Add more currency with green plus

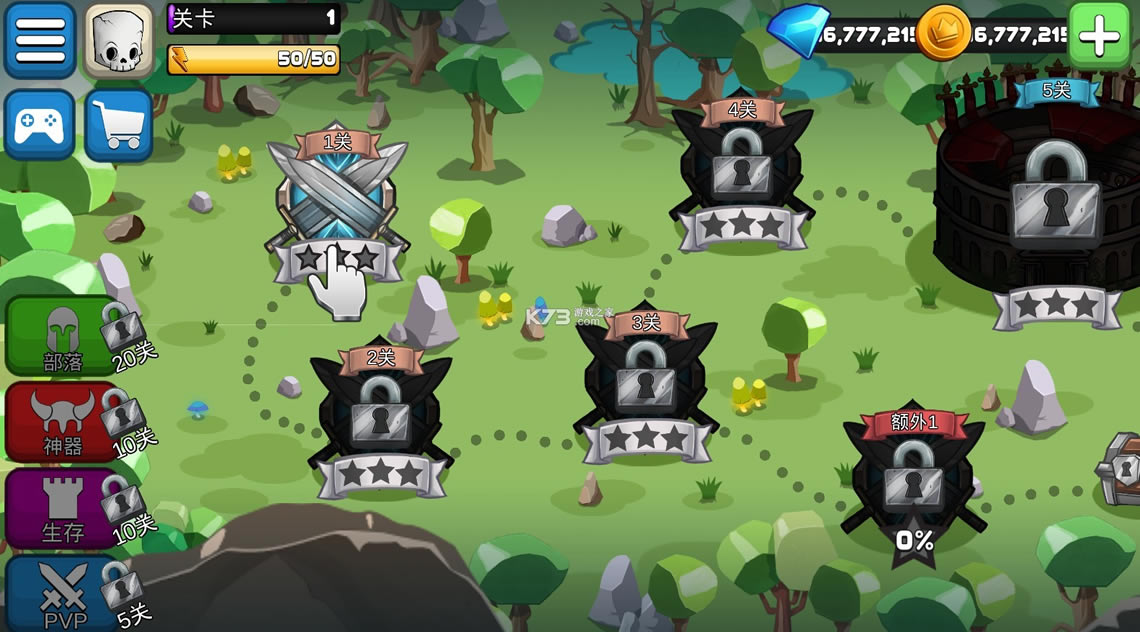tap(1099, 36)
